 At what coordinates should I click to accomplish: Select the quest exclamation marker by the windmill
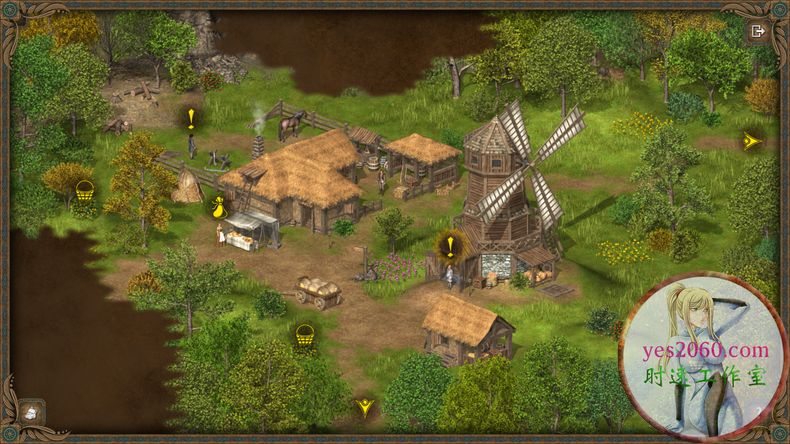(x=451, y=245)
